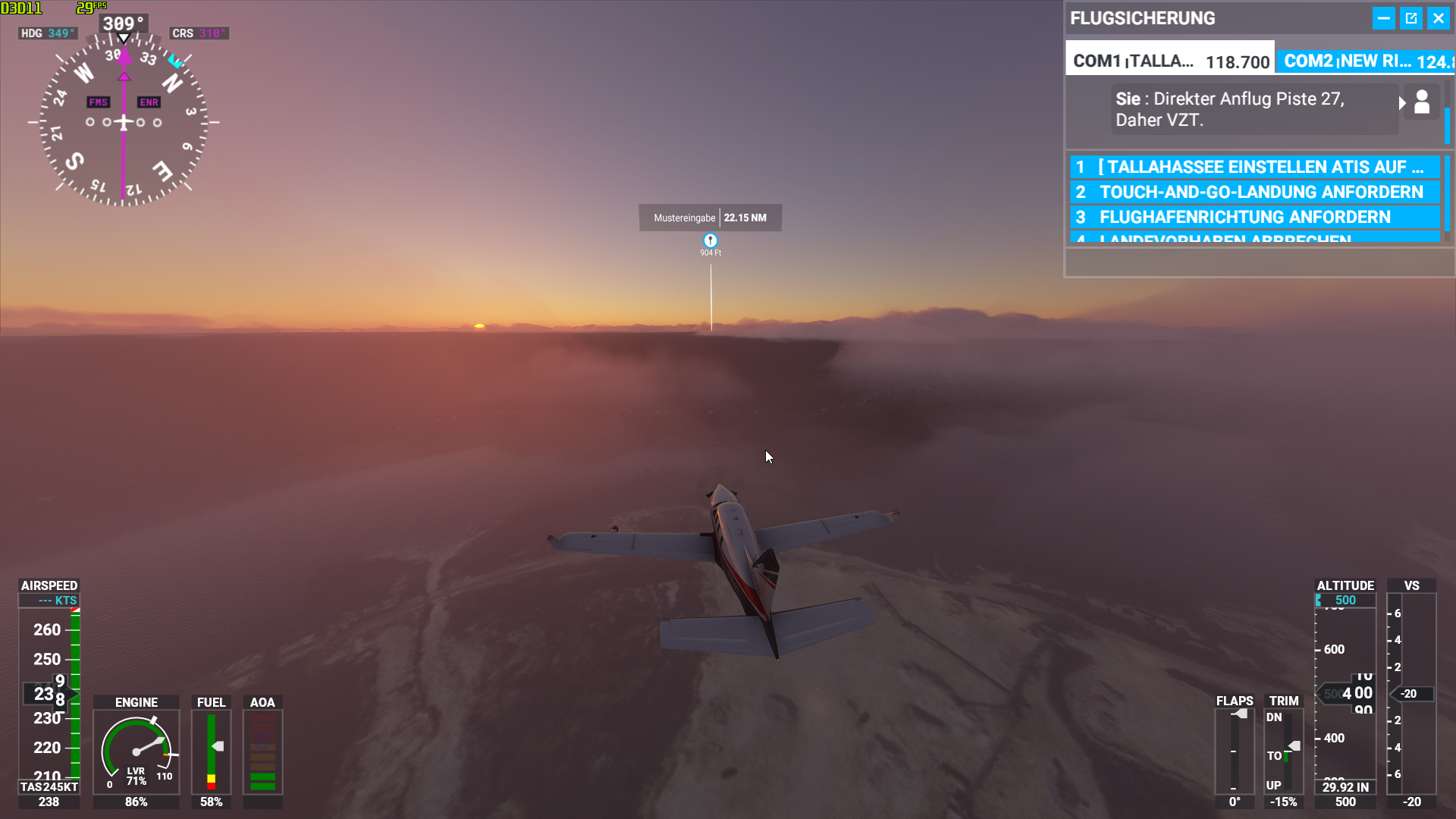The height and width of the screenshot is (819, 1456).
Task: Toggle the magenta HDG 349 heading bug
Action: coord(48,33)
